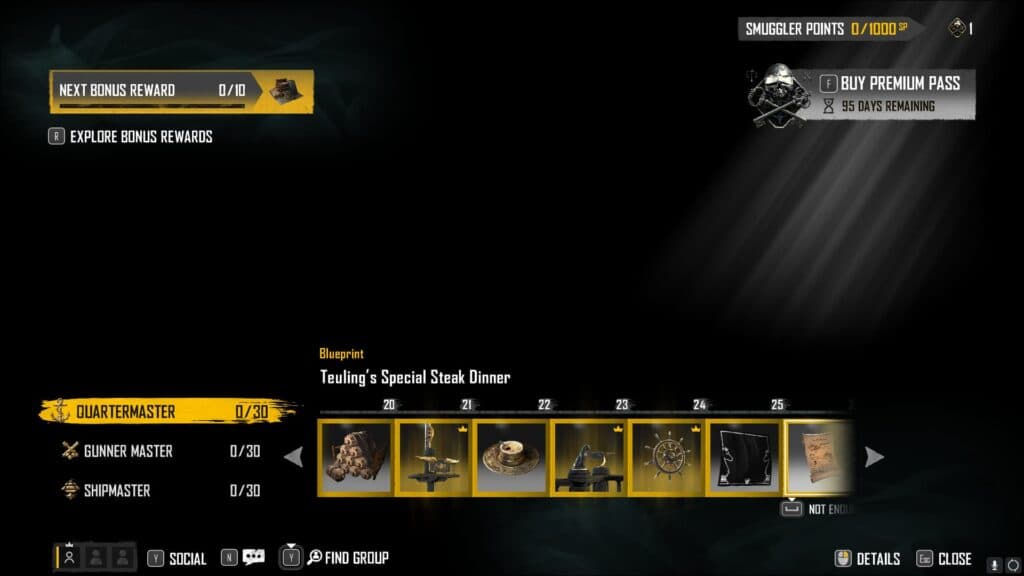Open the Next Bonus Reward banner
Viewport: 1024px width, 576px height.
pos(181,90)
